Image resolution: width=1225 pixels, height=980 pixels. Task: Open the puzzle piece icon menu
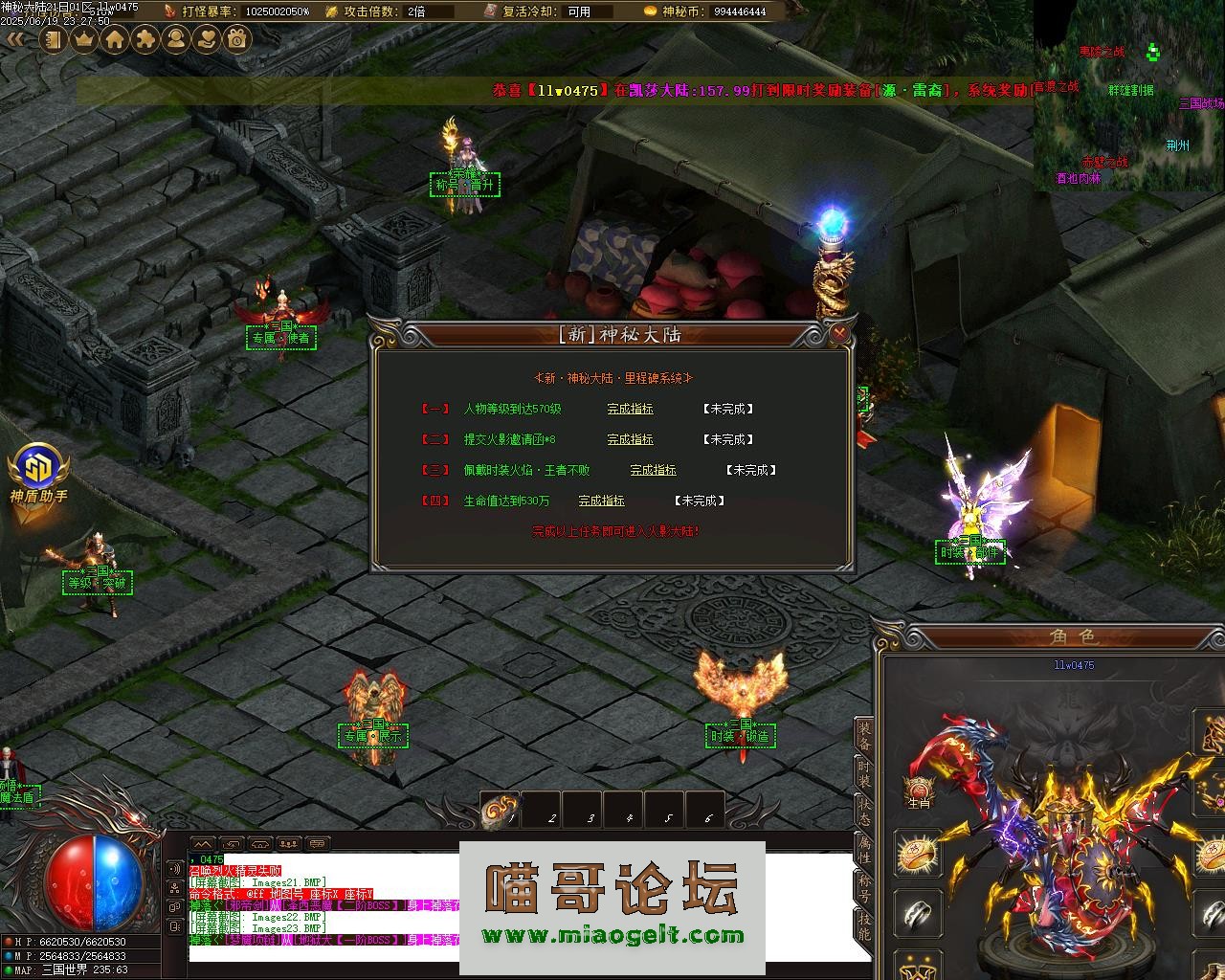145,39
